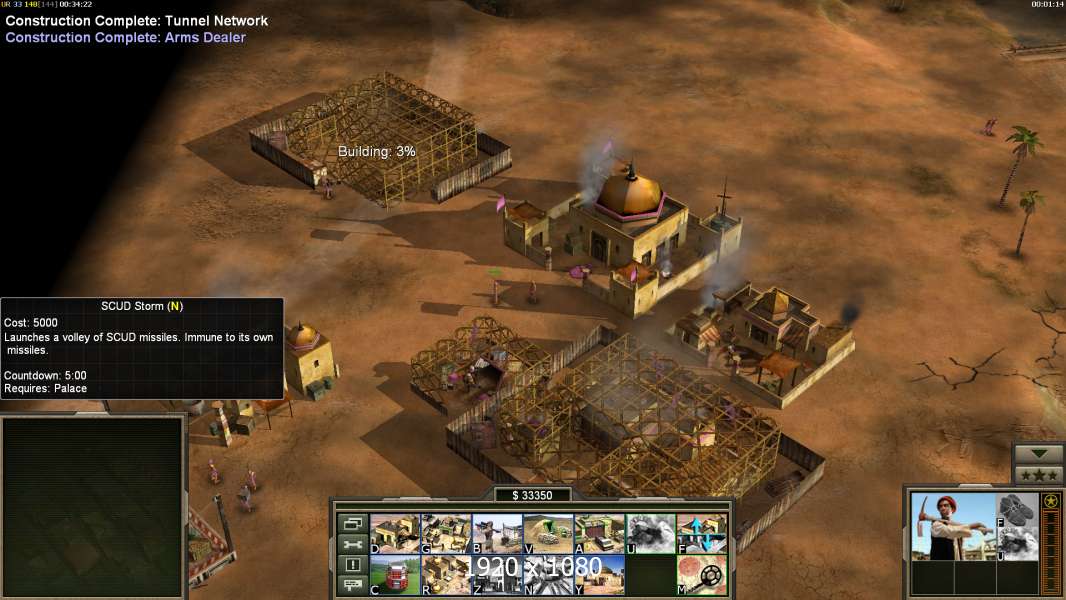Click the wrench repair button
The height and width of the screenshot is (600, 1066).
pos(353,544)
